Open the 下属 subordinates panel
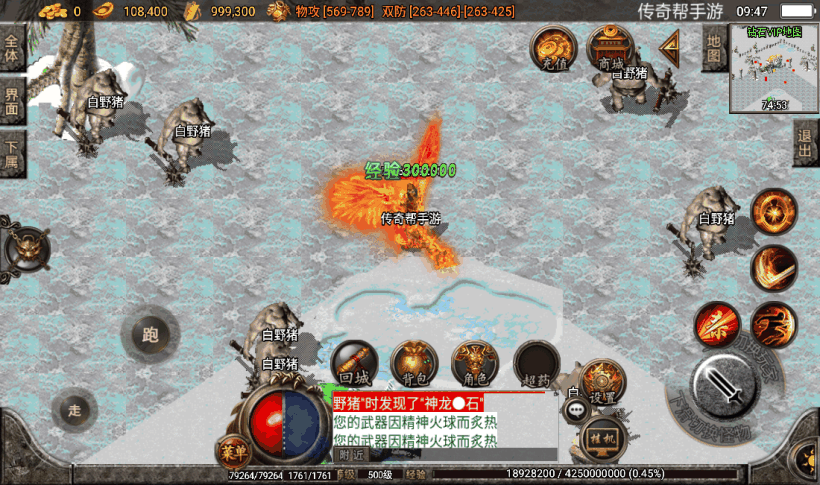This screenshot has width=820, height=485. pos(12,154)
